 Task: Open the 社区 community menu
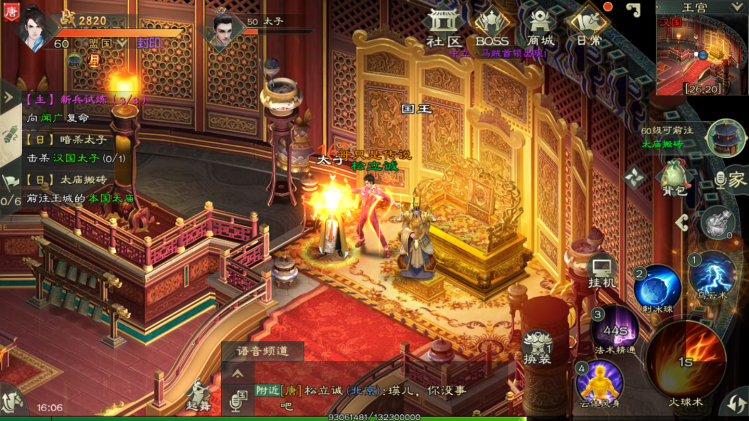pos(442,27)
